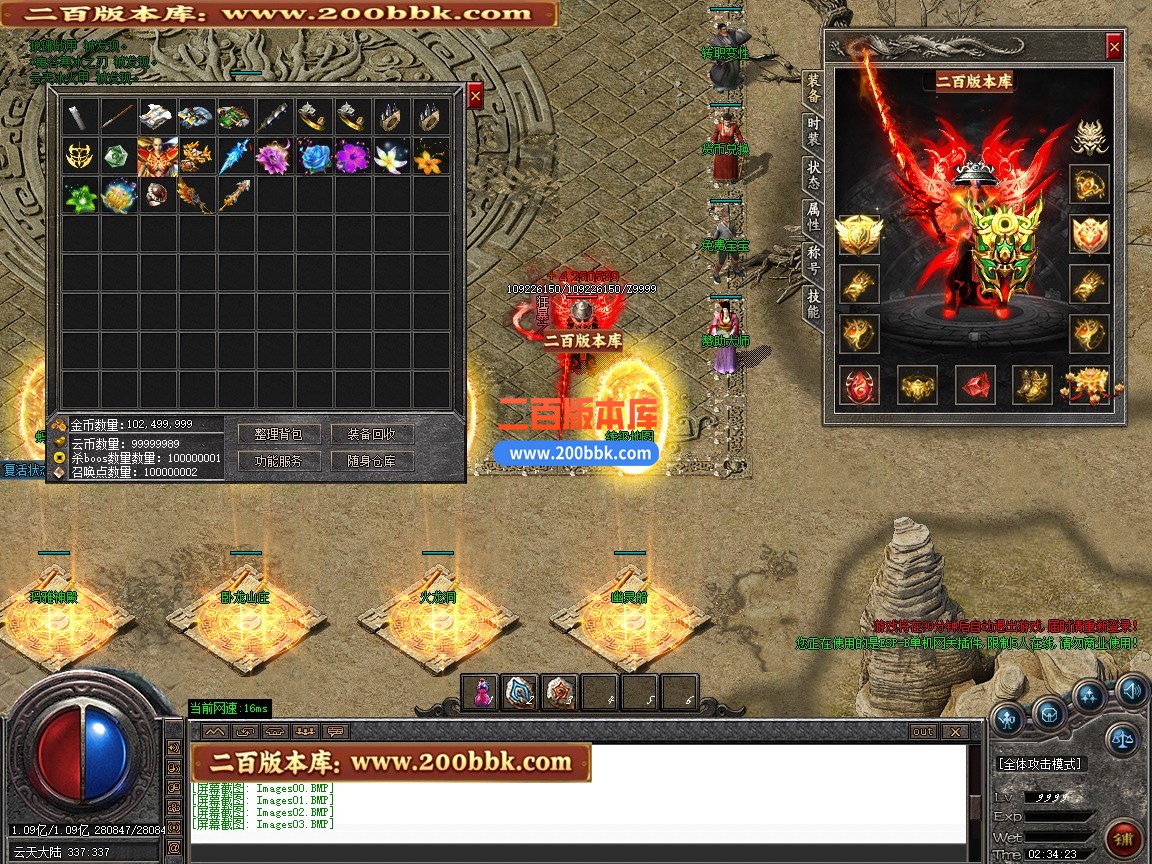Switch to the 称号 title tab

pyautogui.click(x=813, y=260)
